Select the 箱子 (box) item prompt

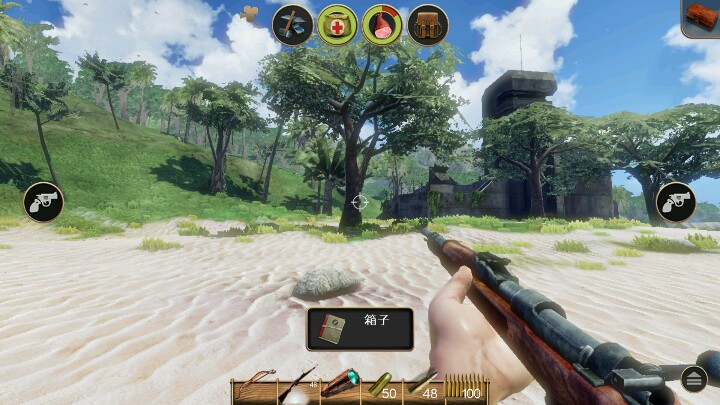coord(360,328)
